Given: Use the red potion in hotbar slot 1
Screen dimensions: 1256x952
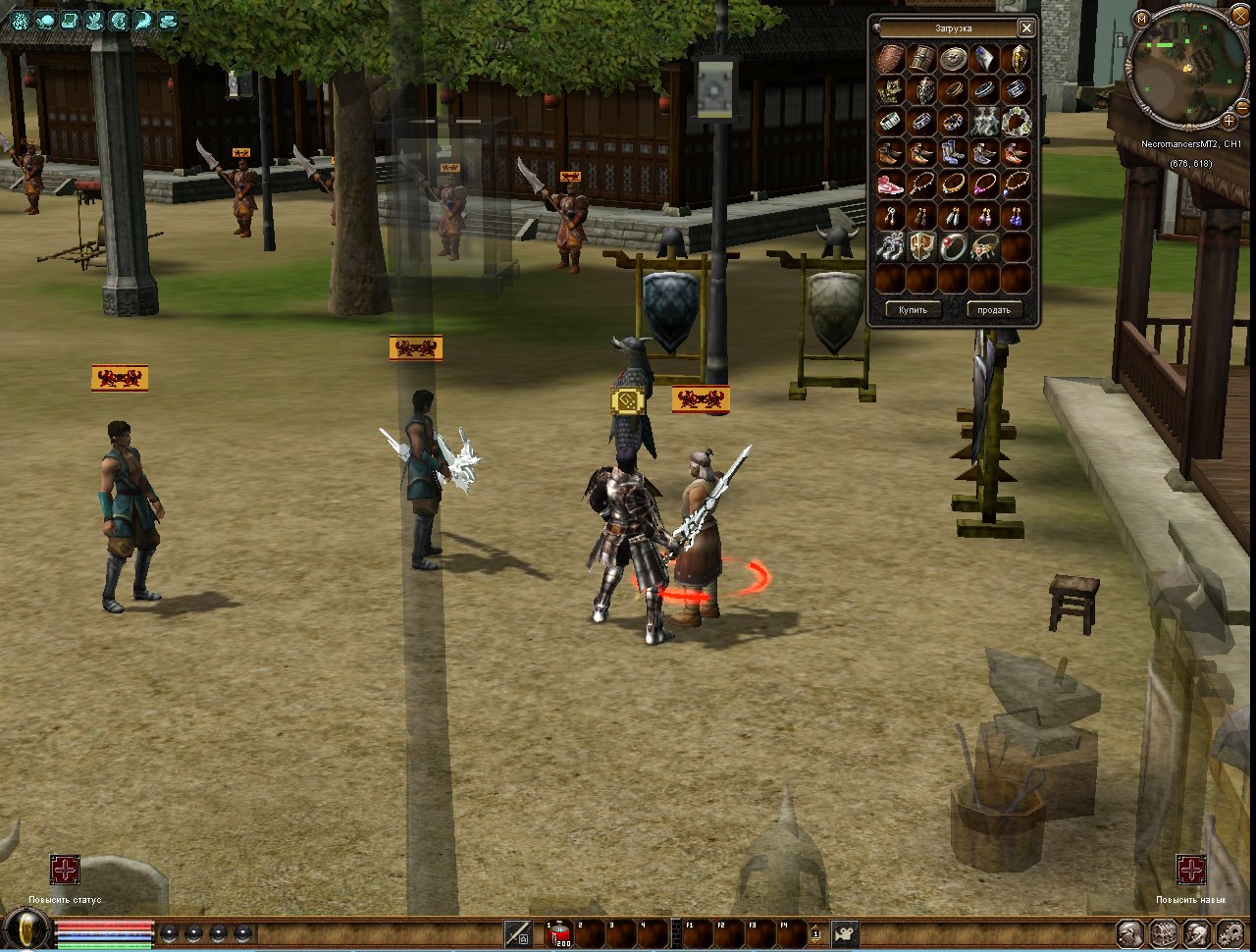Looking at the screenshot, I should (558, 933).
